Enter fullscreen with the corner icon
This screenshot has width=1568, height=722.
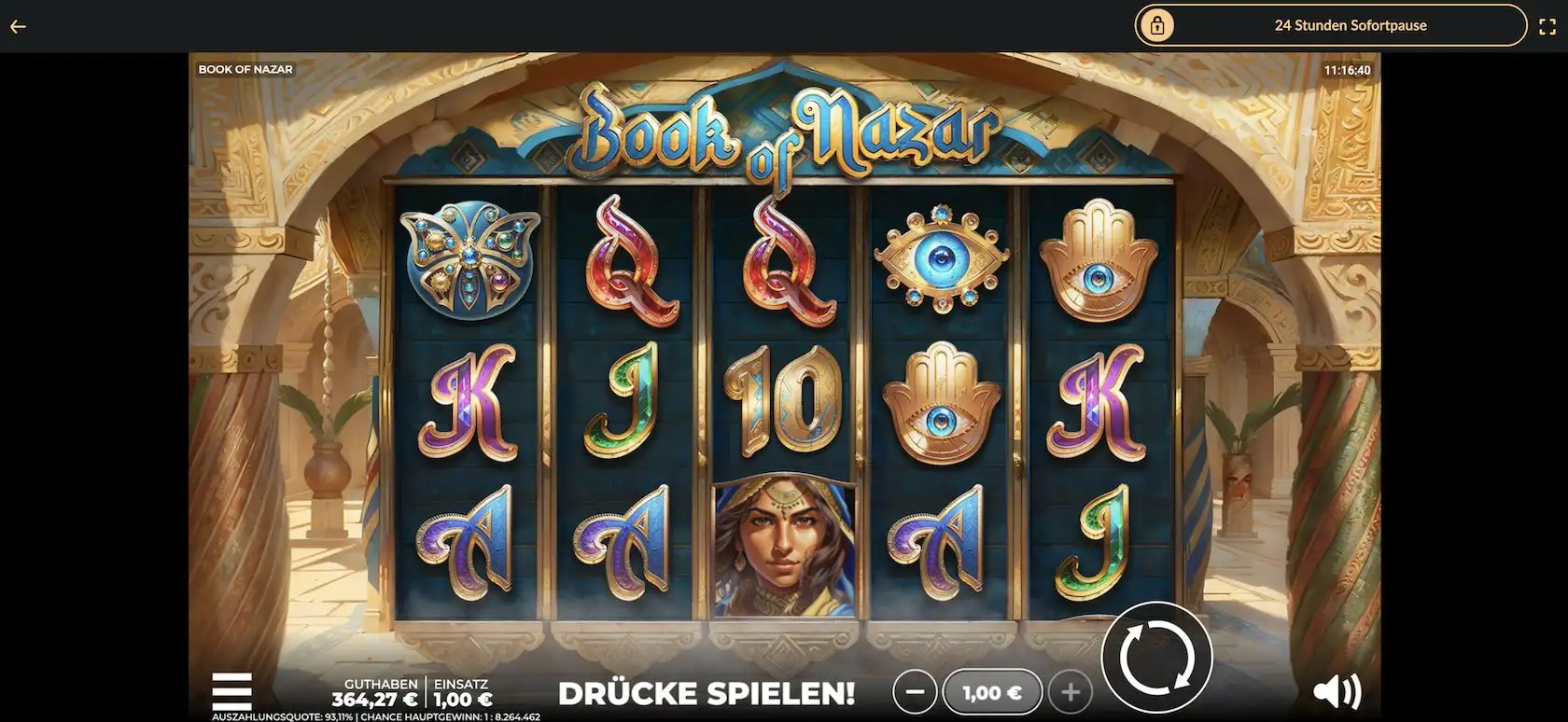coord(1547,26)
